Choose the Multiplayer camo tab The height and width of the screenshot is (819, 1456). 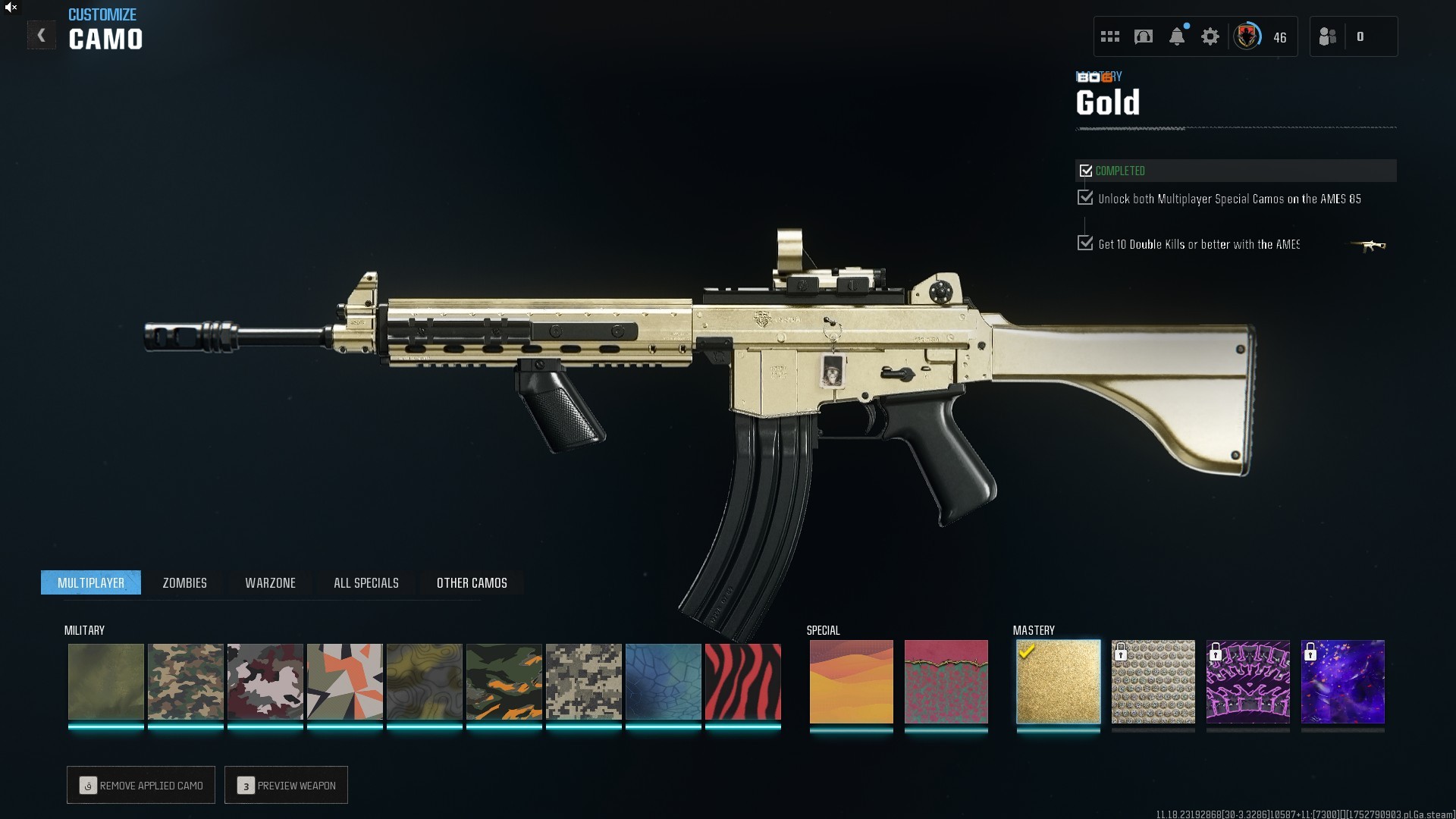(x=91, y=582)
